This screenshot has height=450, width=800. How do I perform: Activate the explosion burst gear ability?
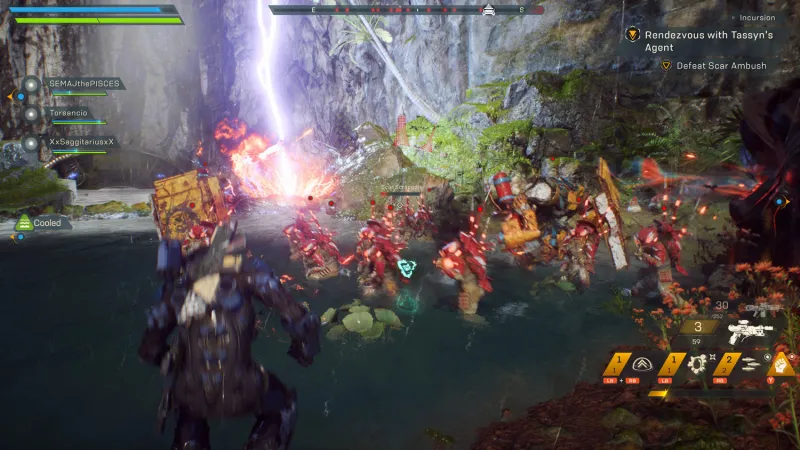click(698, 363)
